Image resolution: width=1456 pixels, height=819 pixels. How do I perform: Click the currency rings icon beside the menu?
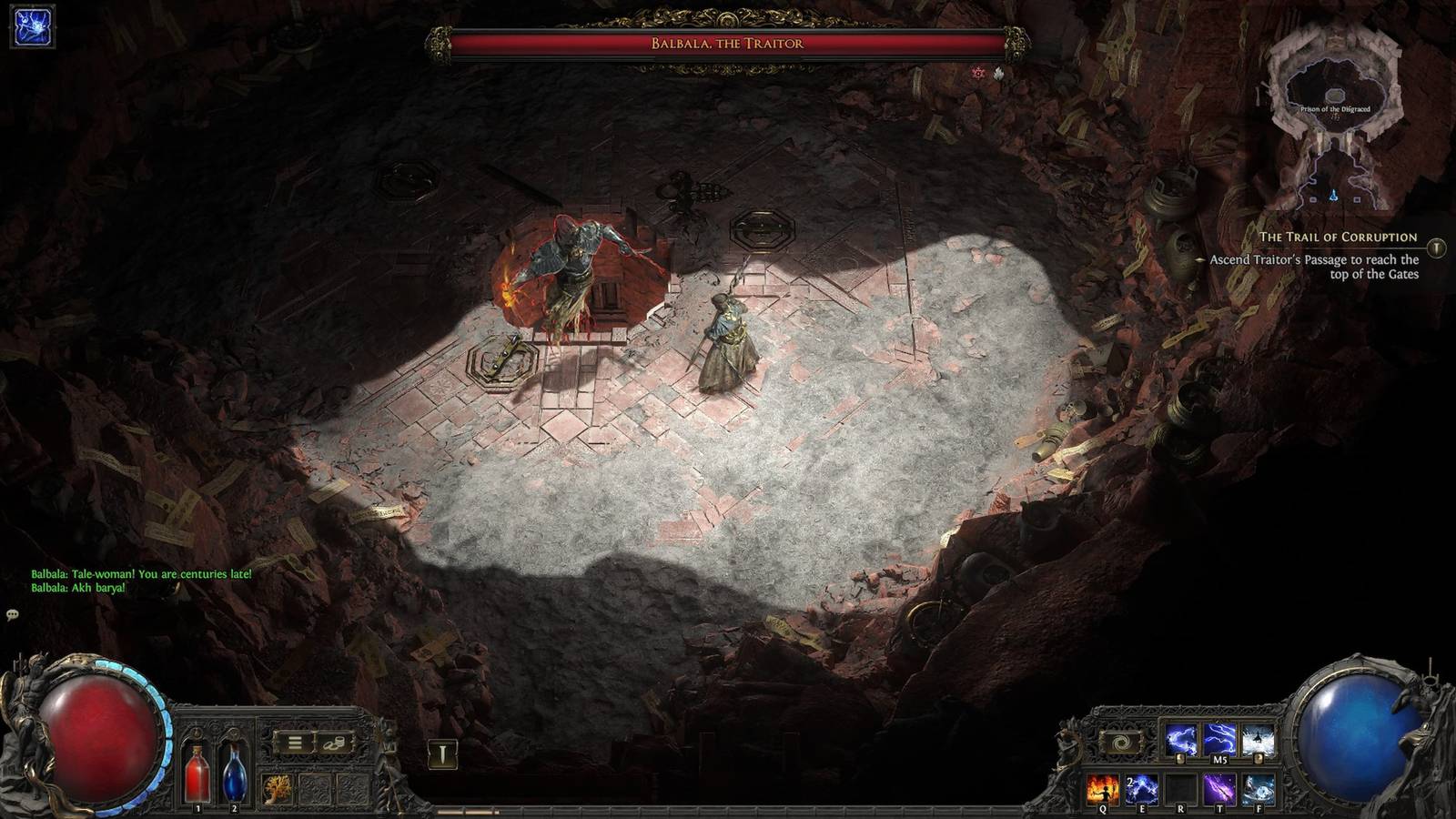click(334, 743)
